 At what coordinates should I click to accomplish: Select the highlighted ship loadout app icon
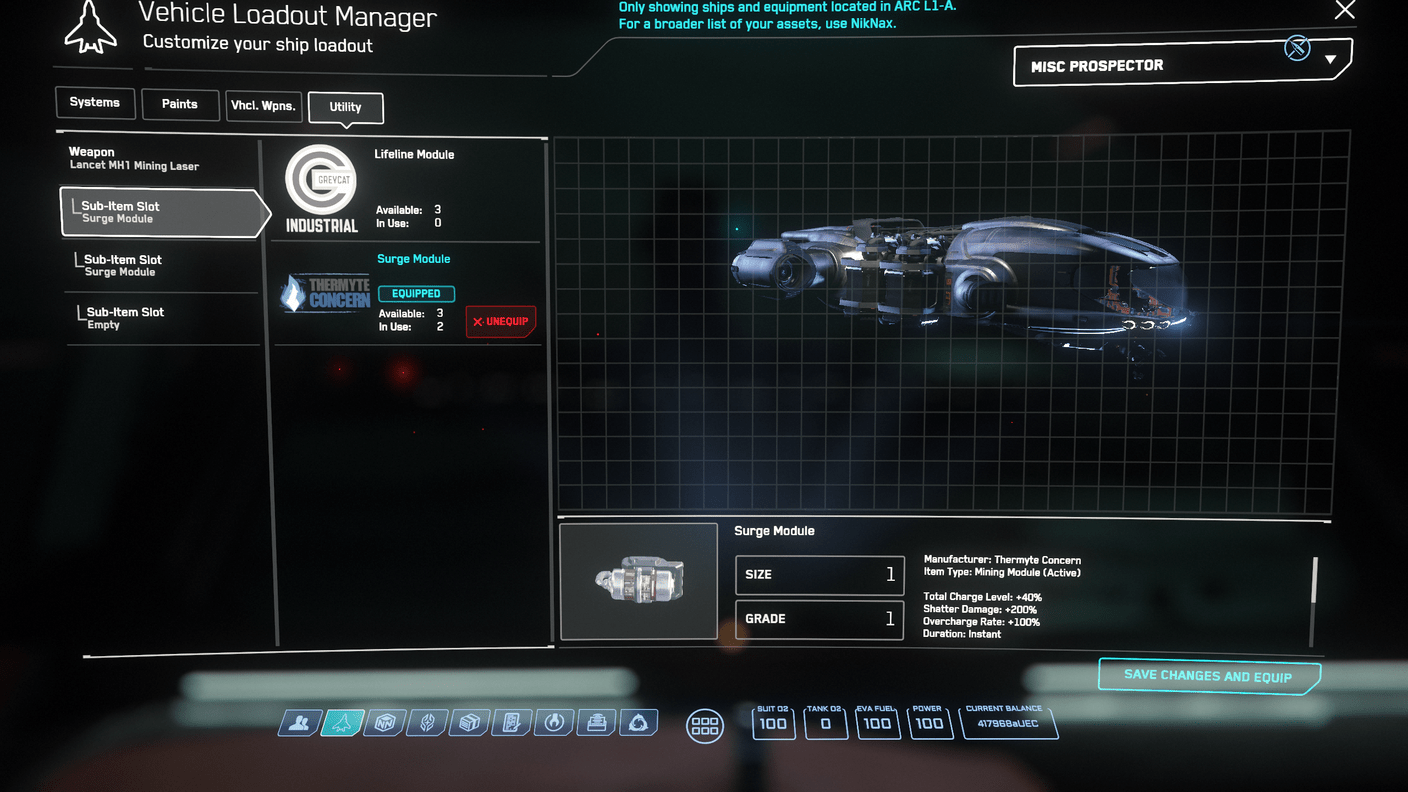click(341, 722)
